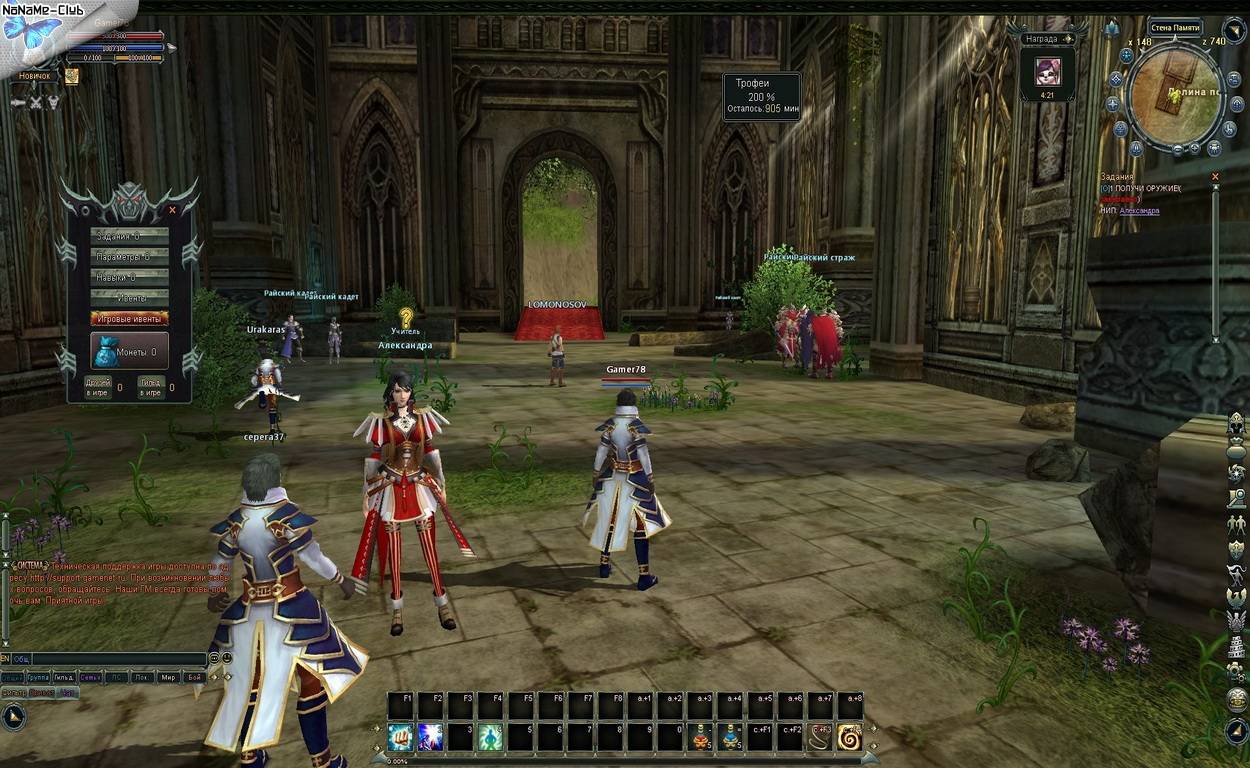The height and width of the screenshot is (768, 1250).
Task: Show the Друзей в игре friends list
Action: (98, 387)
